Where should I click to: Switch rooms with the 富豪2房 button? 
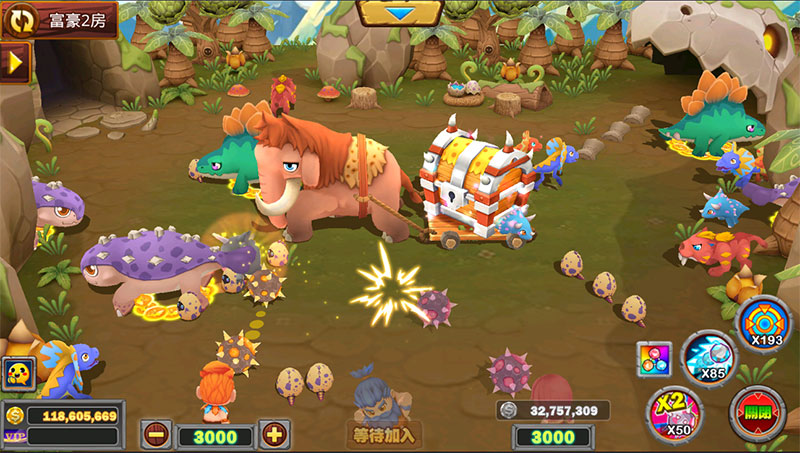tap(58, 19)
